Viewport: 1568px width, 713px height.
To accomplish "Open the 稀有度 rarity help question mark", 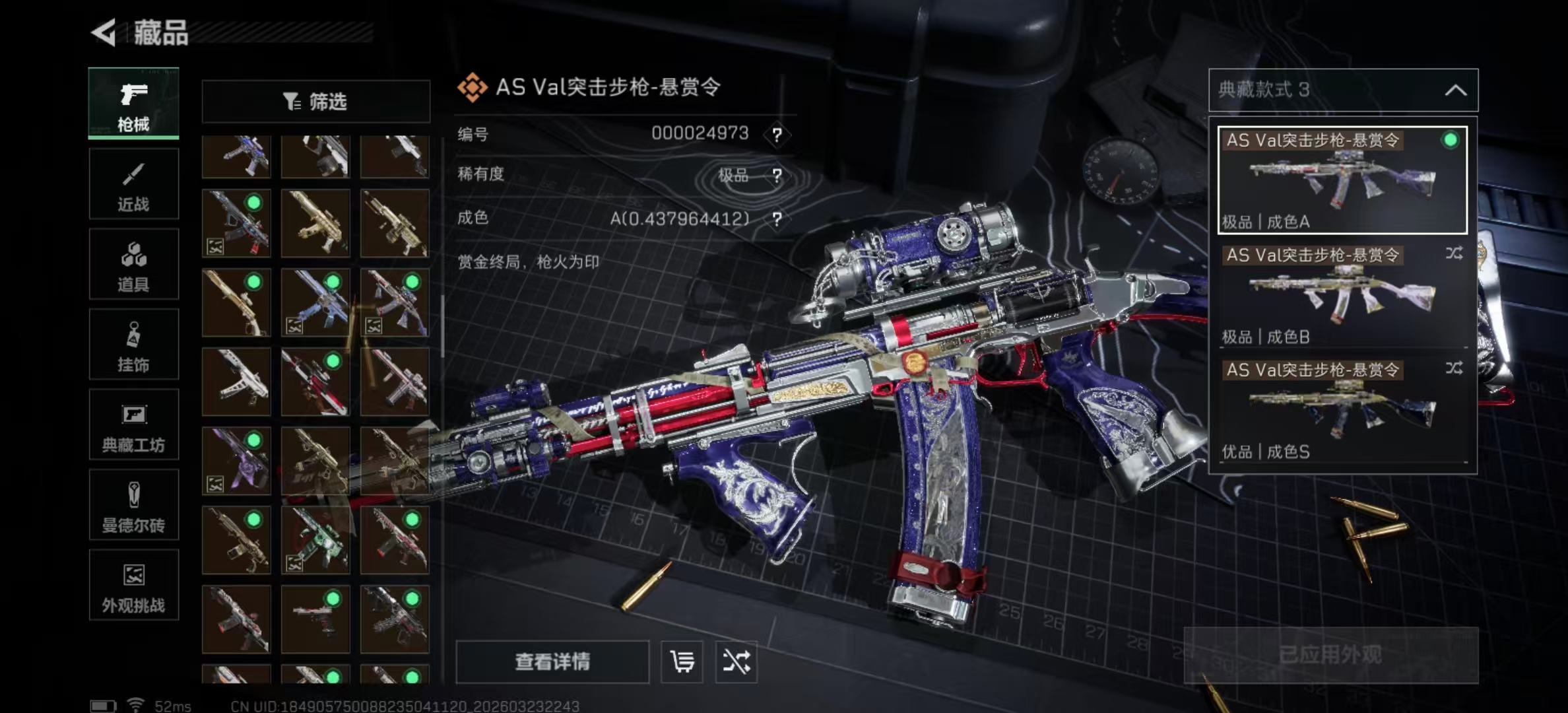I will click(x=777, y=176).
